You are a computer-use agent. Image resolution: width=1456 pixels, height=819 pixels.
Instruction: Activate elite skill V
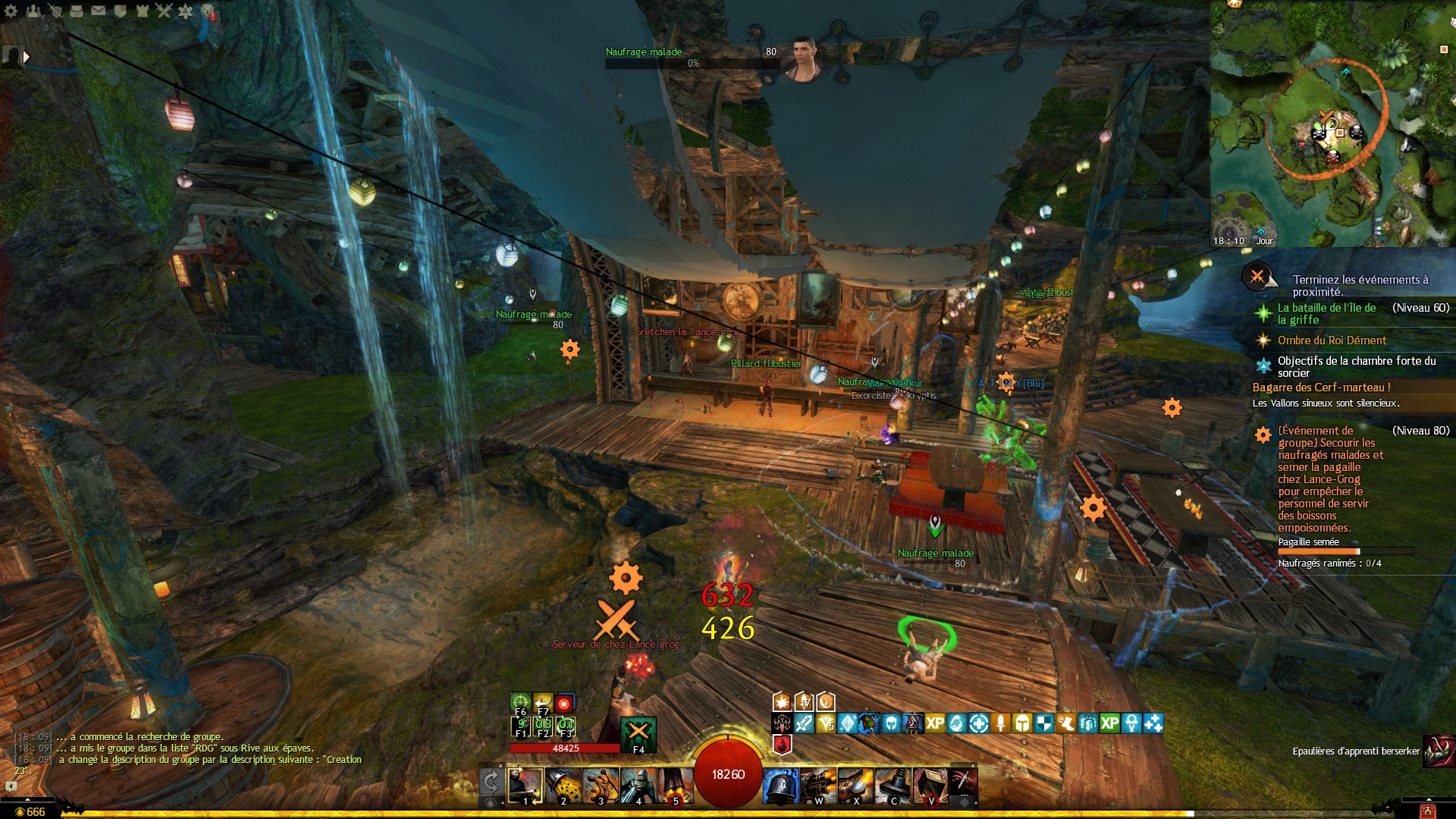(931, 786)
